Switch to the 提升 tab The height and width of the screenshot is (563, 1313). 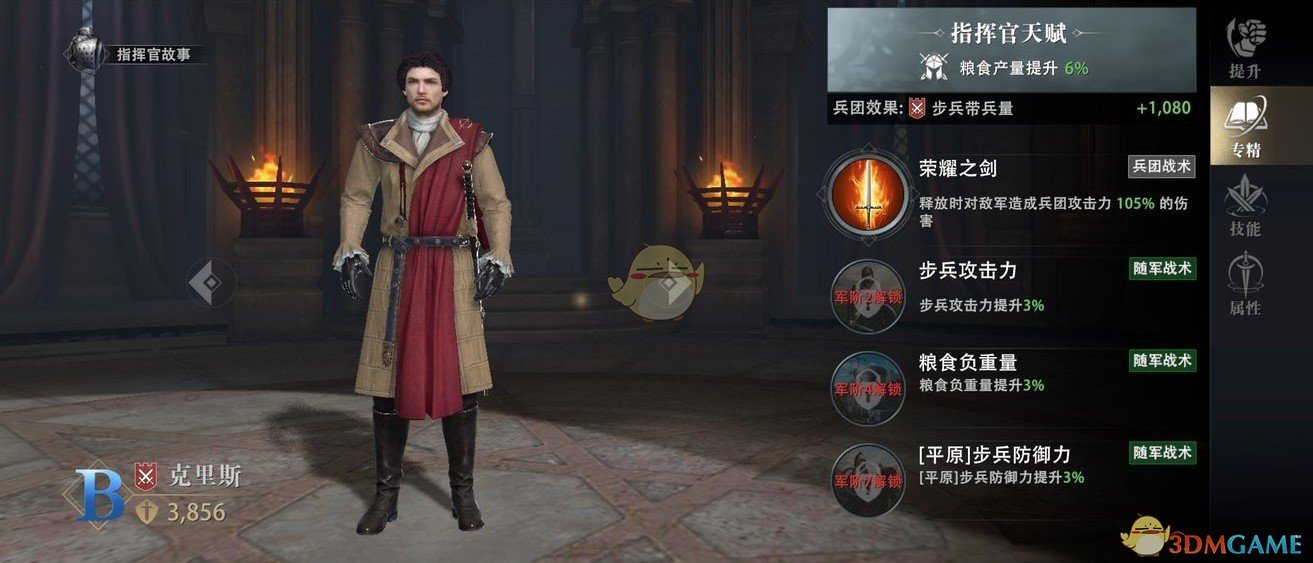click(1245, 47)
